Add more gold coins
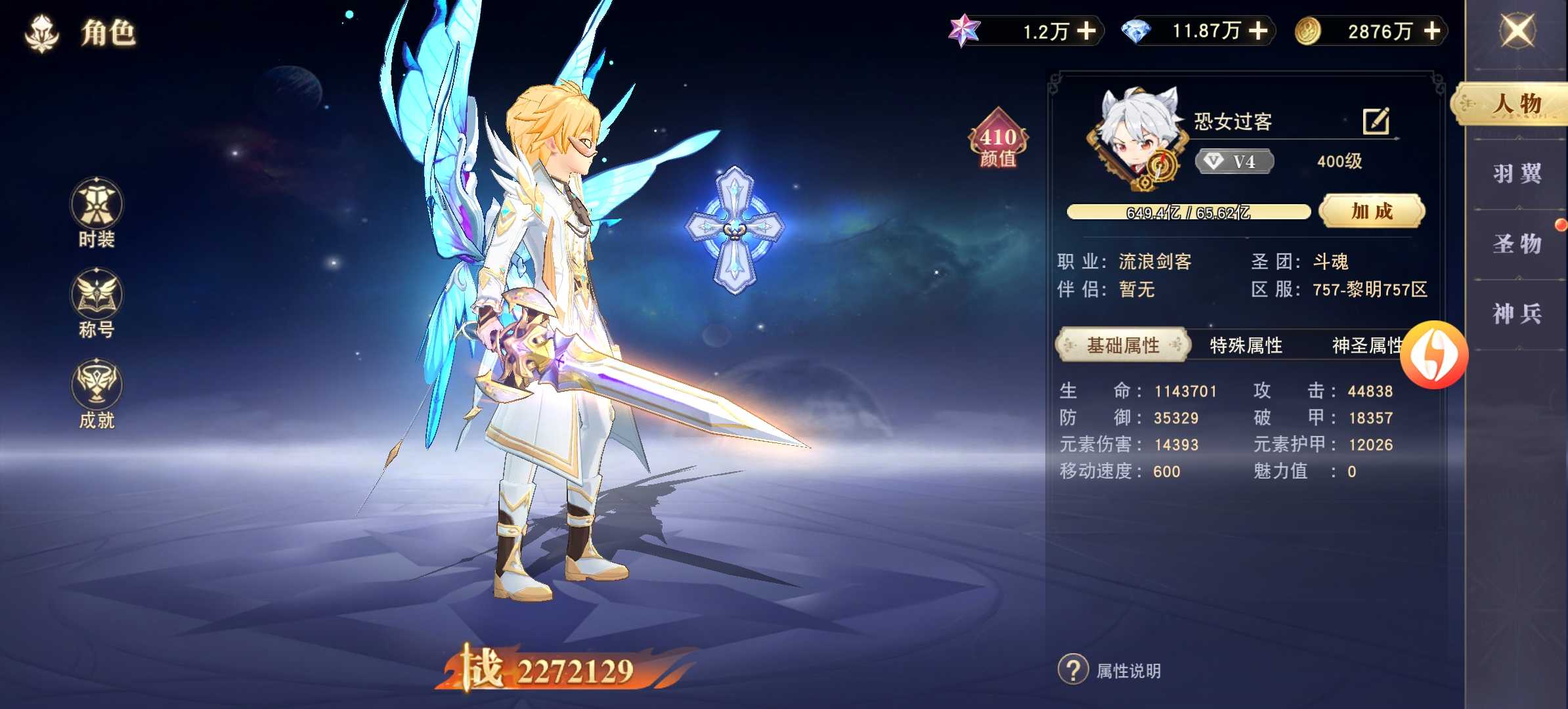Screen dimensions: 1568x709 click(x=1432, y=31)
